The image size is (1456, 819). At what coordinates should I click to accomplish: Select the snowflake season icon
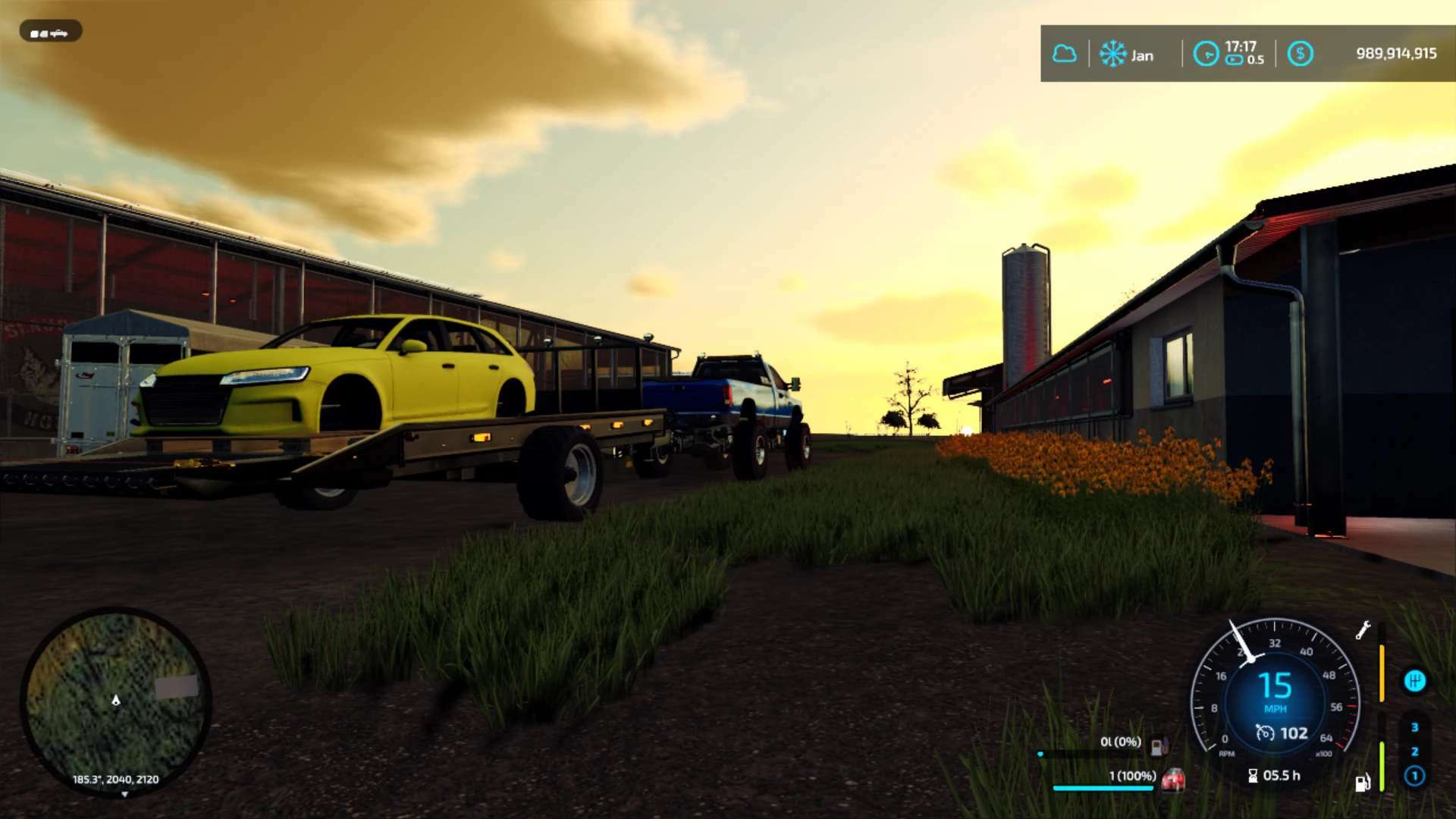tap(1112, 54)
